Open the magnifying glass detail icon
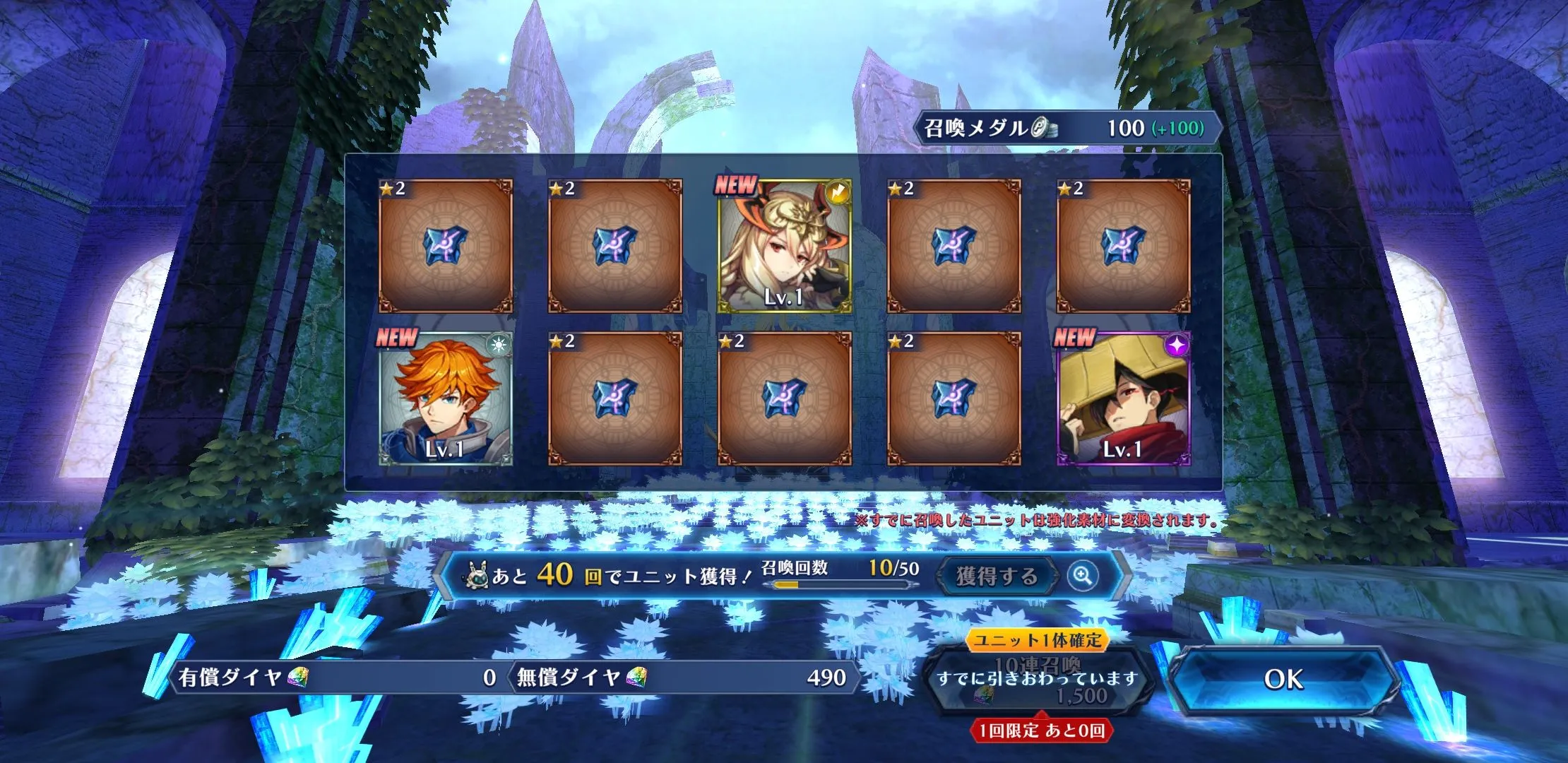The image size is (1568, 763). pyautogui.click(x=1082, y=576)
